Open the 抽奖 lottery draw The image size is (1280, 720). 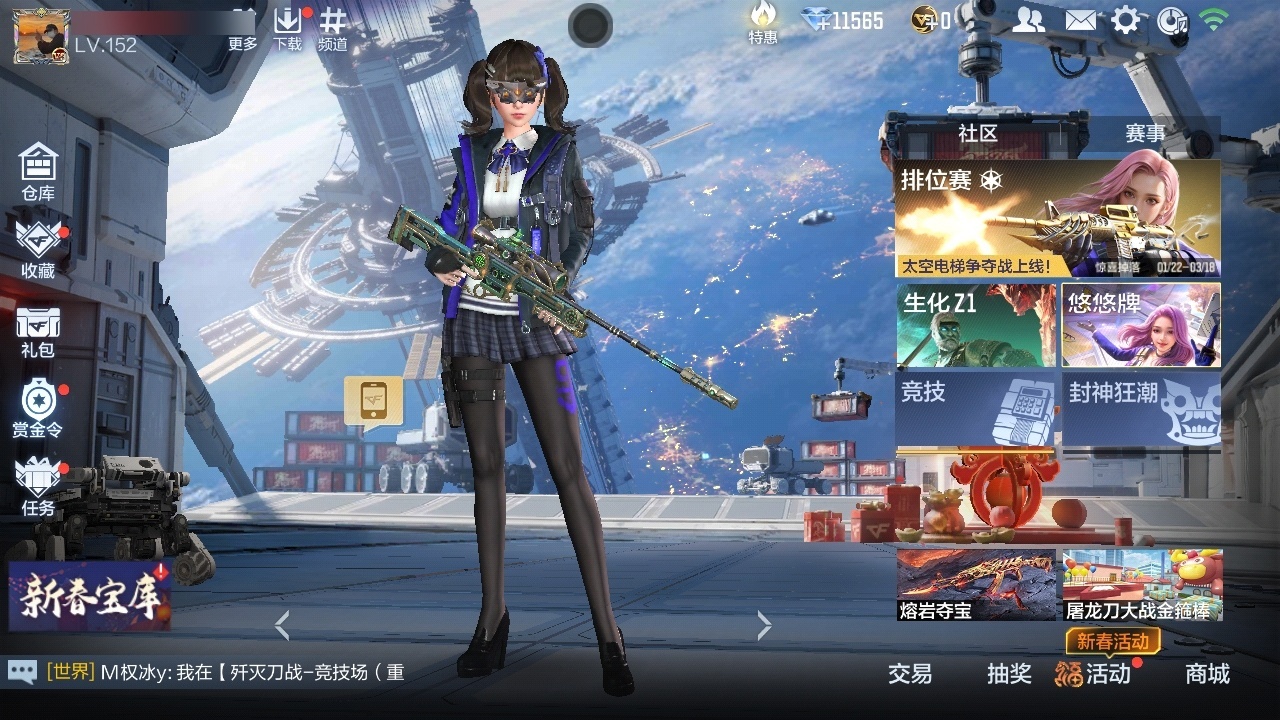coord(1009,673)
